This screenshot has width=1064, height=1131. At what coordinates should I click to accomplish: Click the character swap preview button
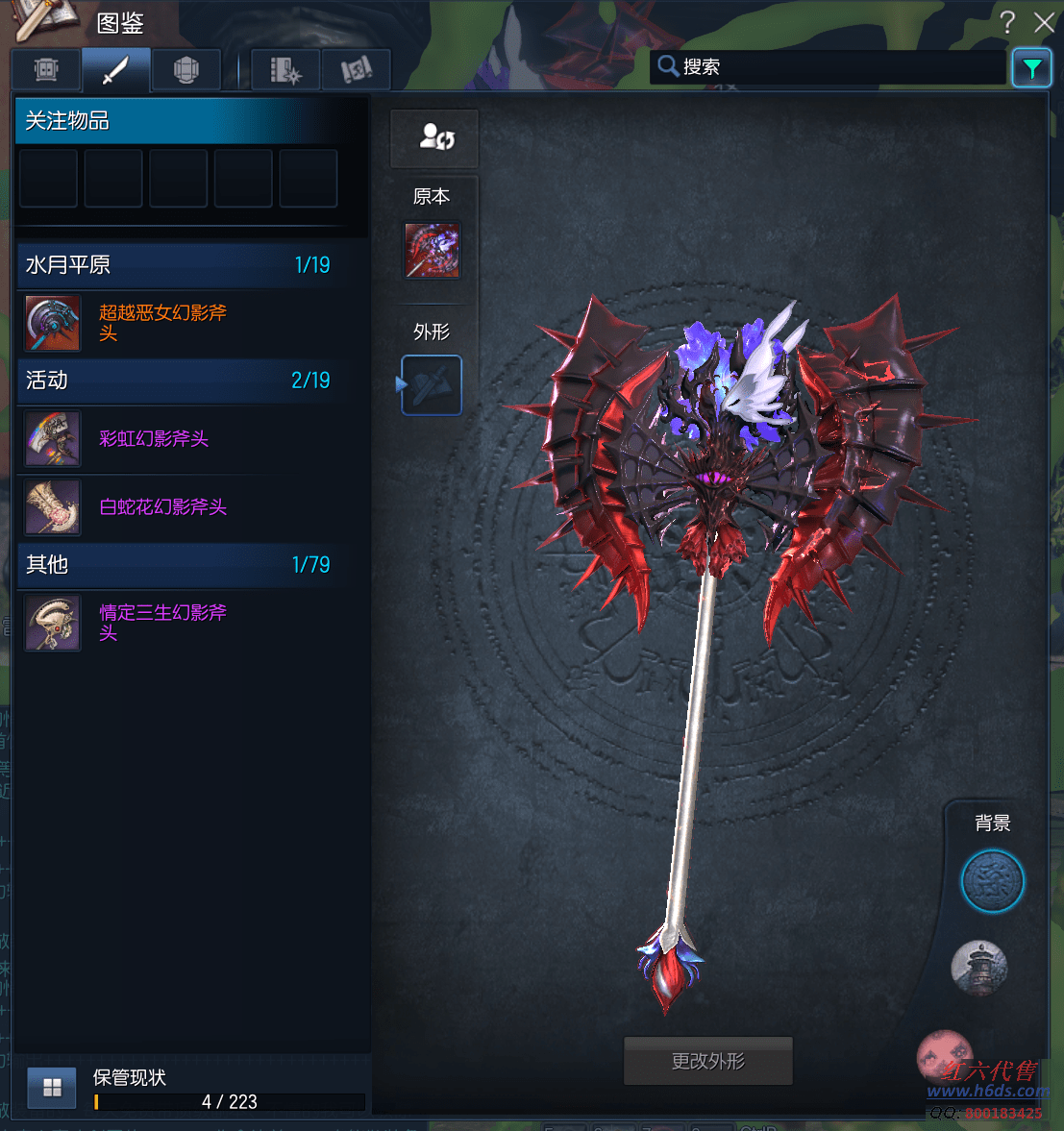pyautogui.click(x=434, y=138)
